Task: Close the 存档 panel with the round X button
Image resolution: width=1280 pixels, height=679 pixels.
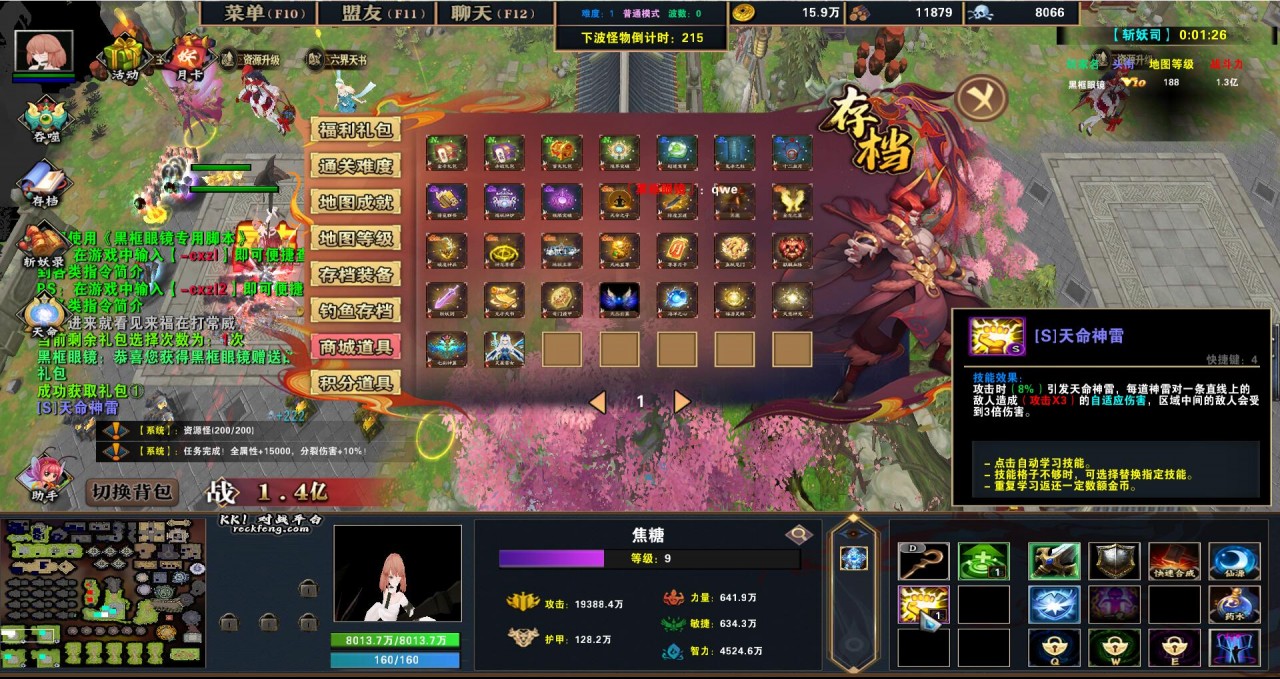Action: point(980,98)
